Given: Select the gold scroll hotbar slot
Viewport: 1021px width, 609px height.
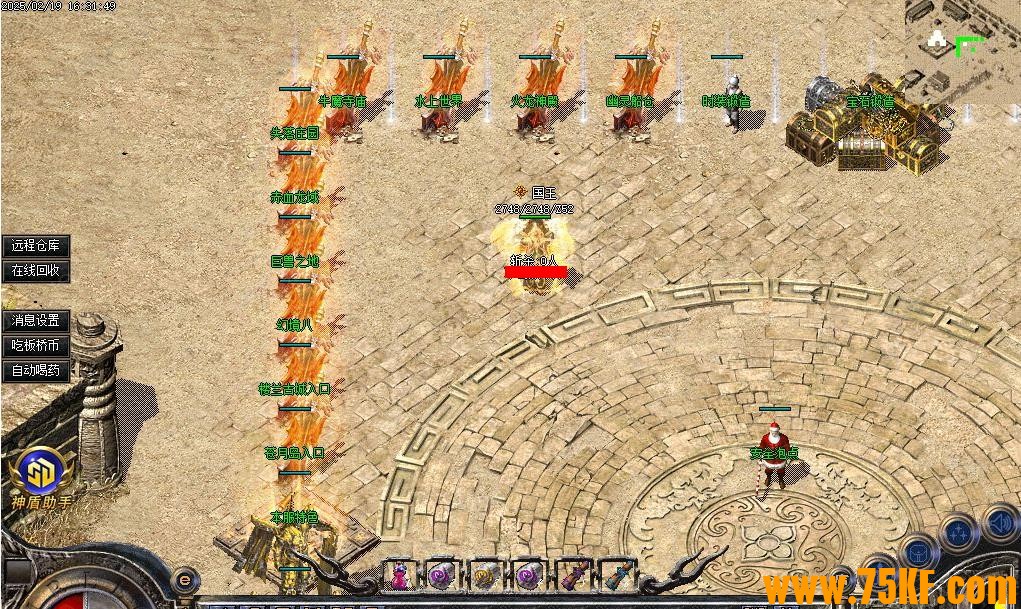Looking at the screenshot, I should tap(484, 575).
